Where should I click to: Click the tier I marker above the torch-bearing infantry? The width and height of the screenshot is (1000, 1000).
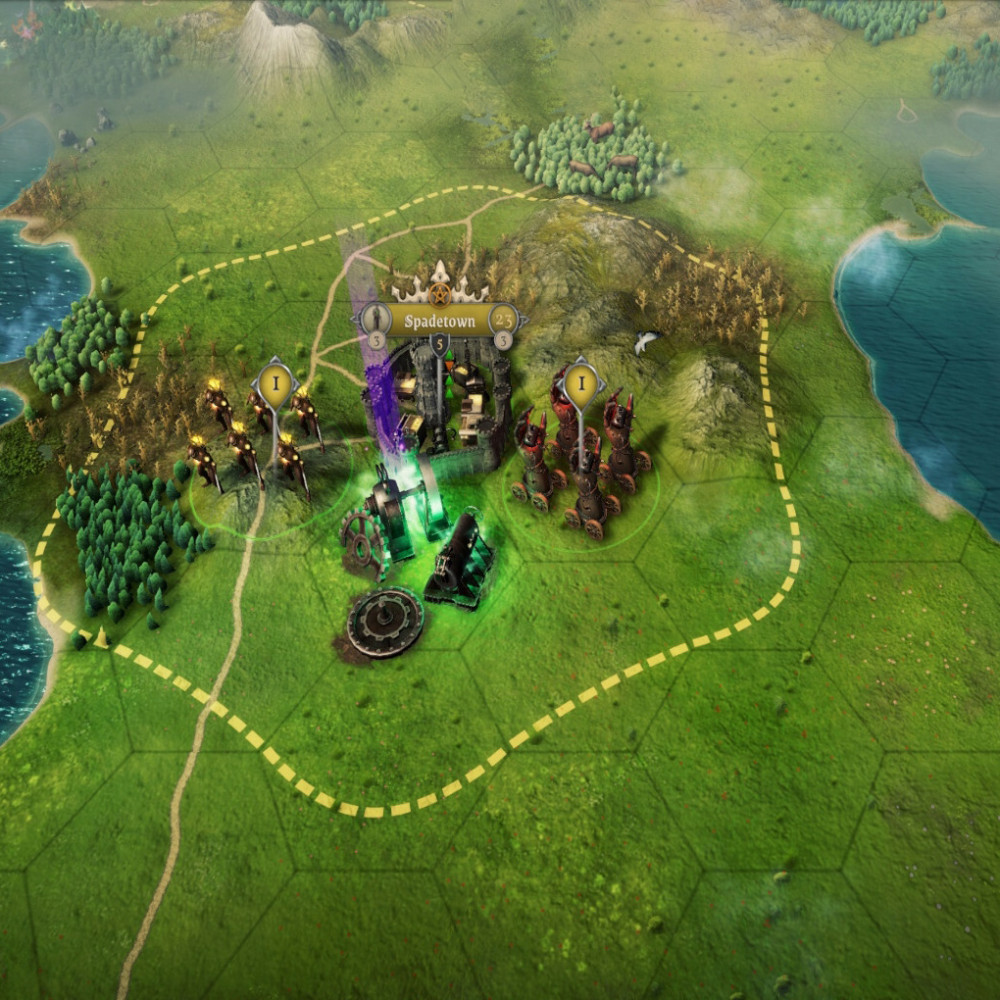click(x=274, y=383)
